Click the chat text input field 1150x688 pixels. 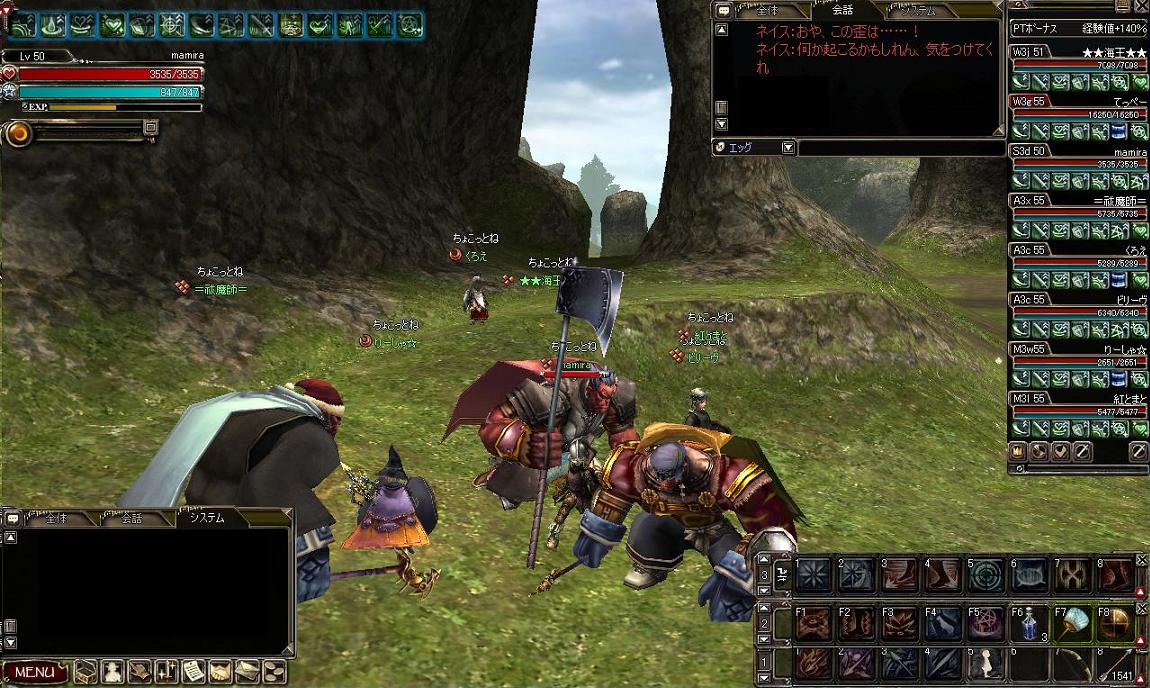point(898,148)
